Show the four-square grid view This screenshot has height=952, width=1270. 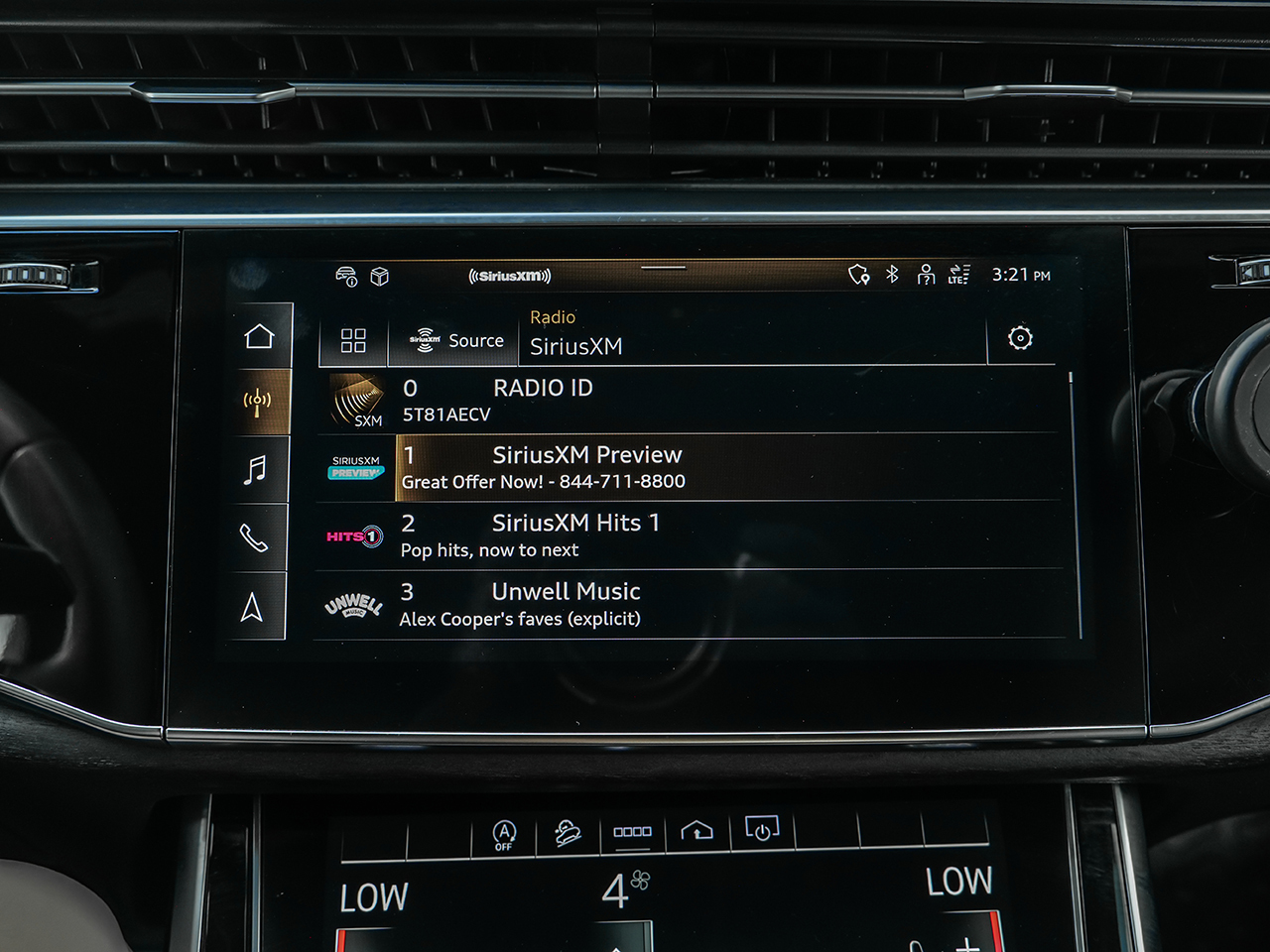[353, 340]
